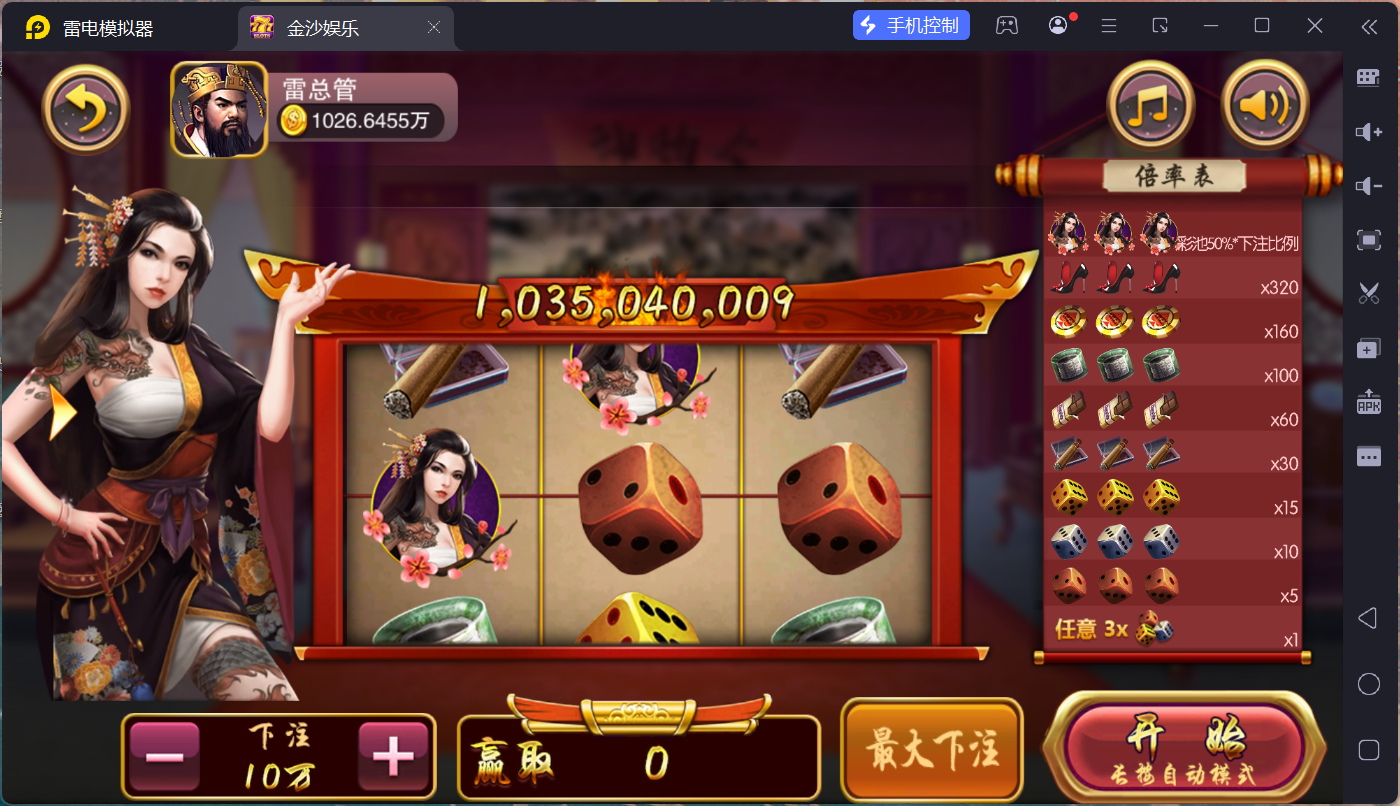This screenshot has width=1400, height=806.
Task: Click the scissors cut tool in sidebar
Action: point(1370,293)
